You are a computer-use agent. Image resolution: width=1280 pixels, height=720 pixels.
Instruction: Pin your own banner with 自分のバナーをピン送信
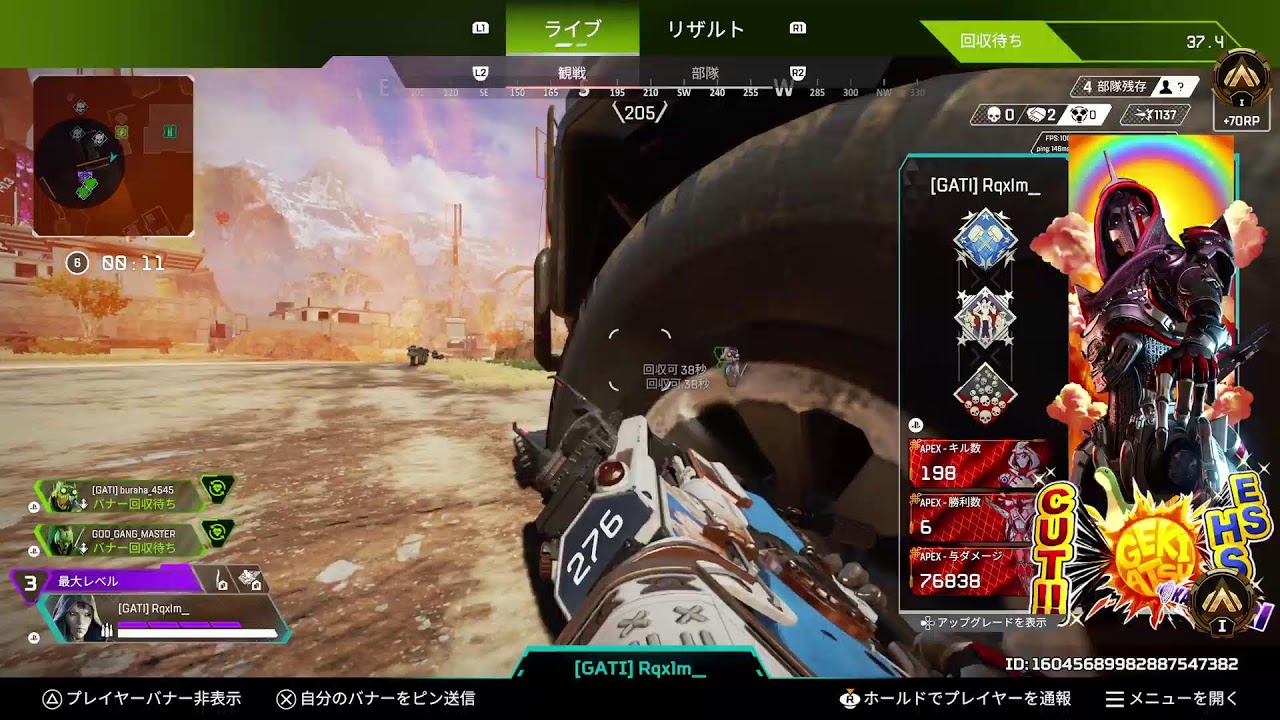(375, 699)
